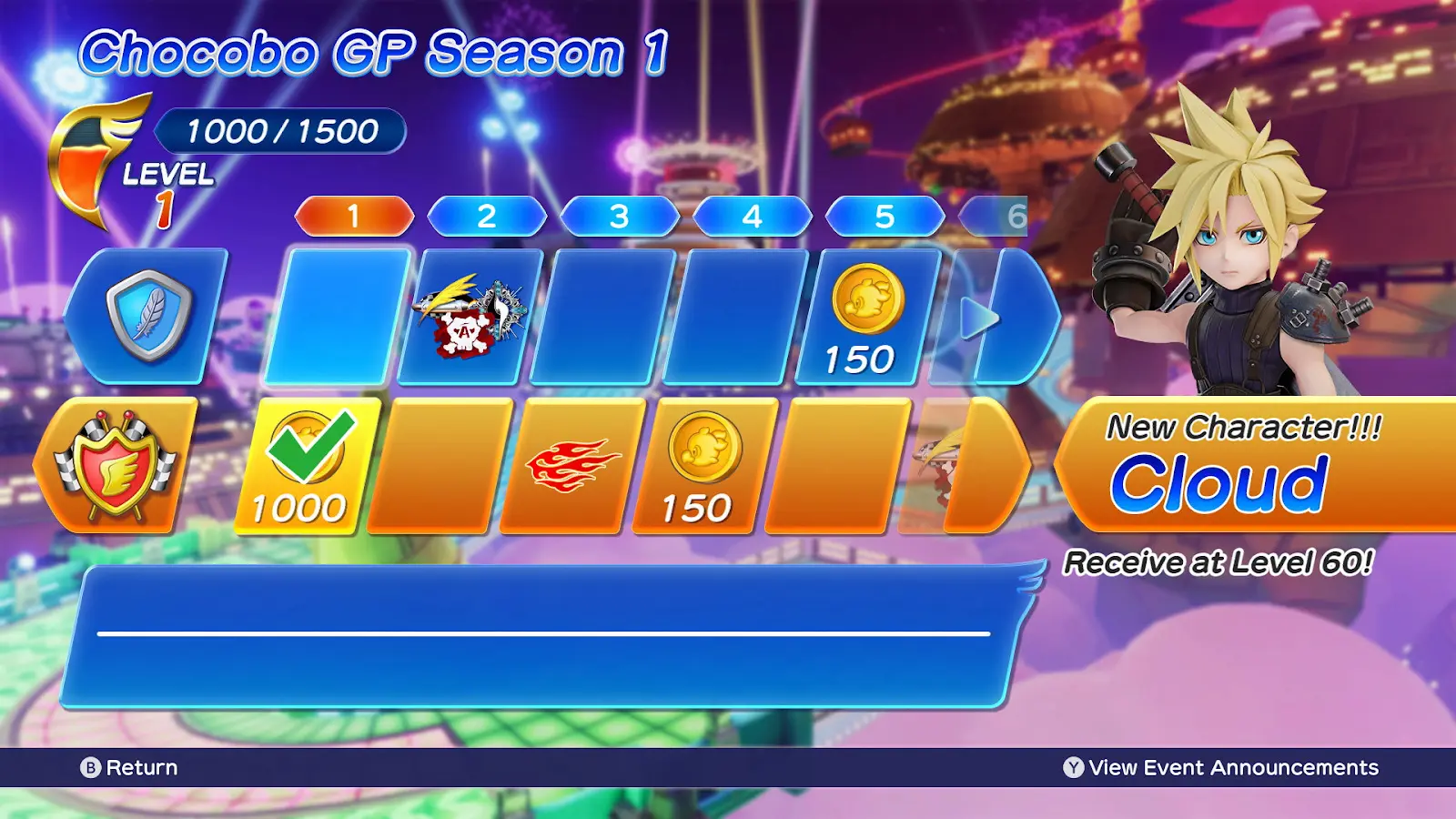Select the red flame sticker reward
The image size is (1456, 819).
571,466
